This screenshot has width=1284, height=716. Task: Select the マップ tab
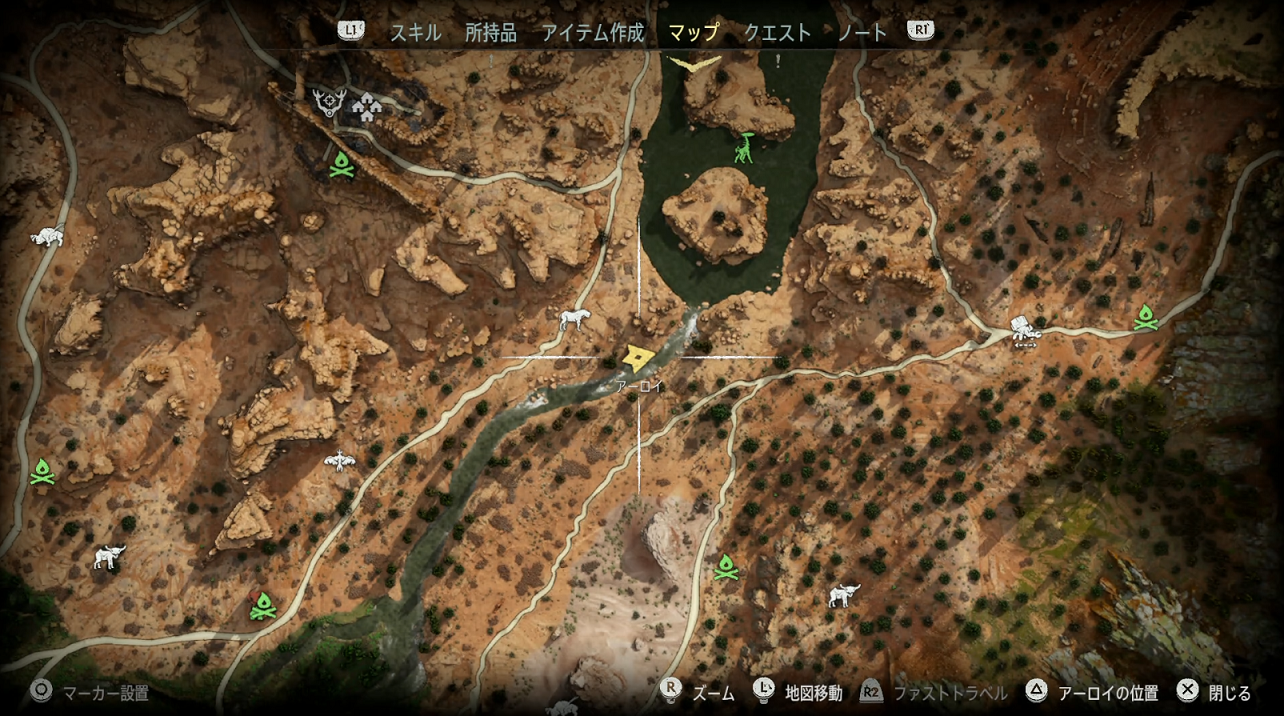[693, 32]
